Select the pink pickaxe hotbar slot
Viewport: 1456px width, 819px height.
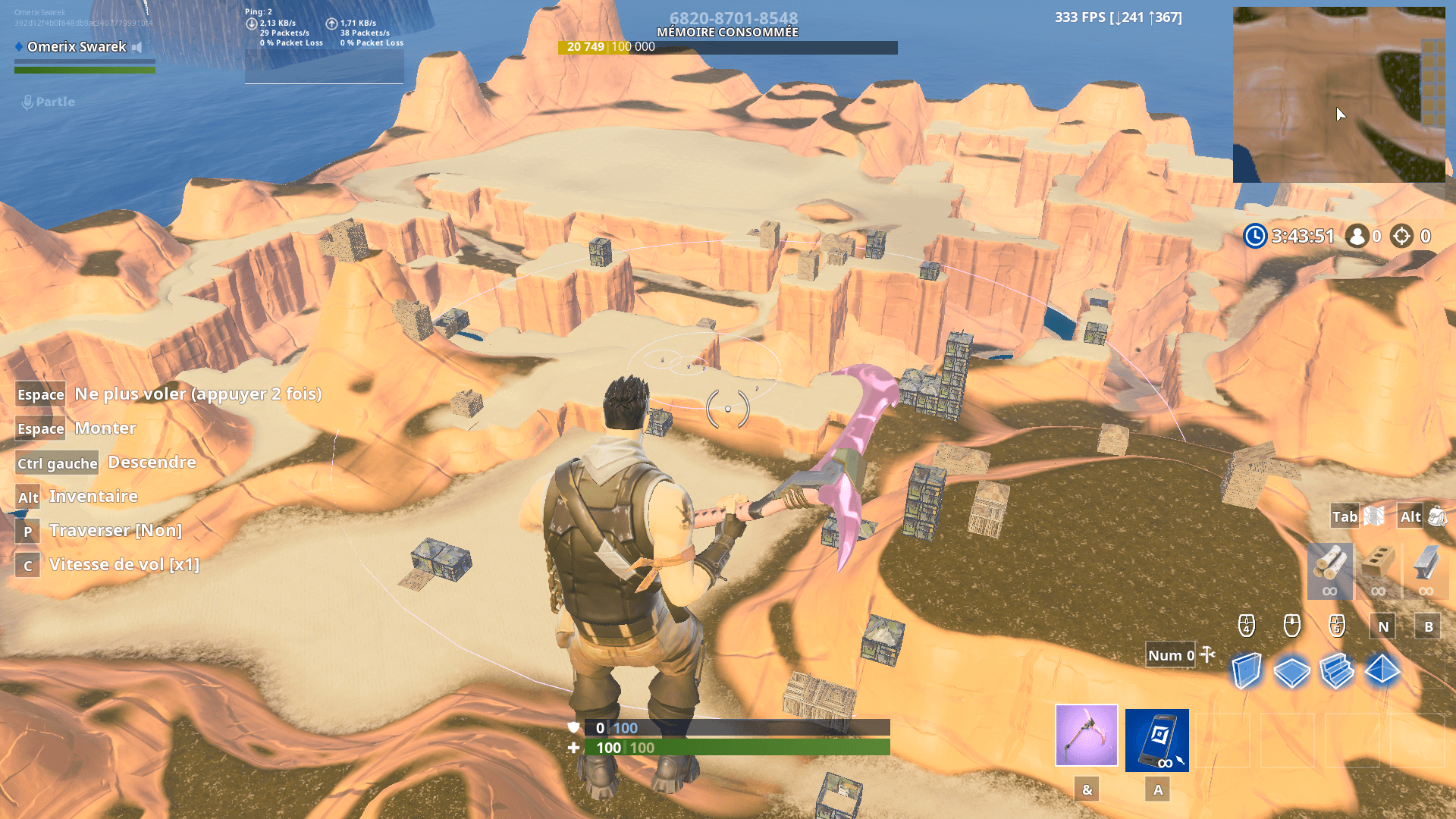(1086, 736)
